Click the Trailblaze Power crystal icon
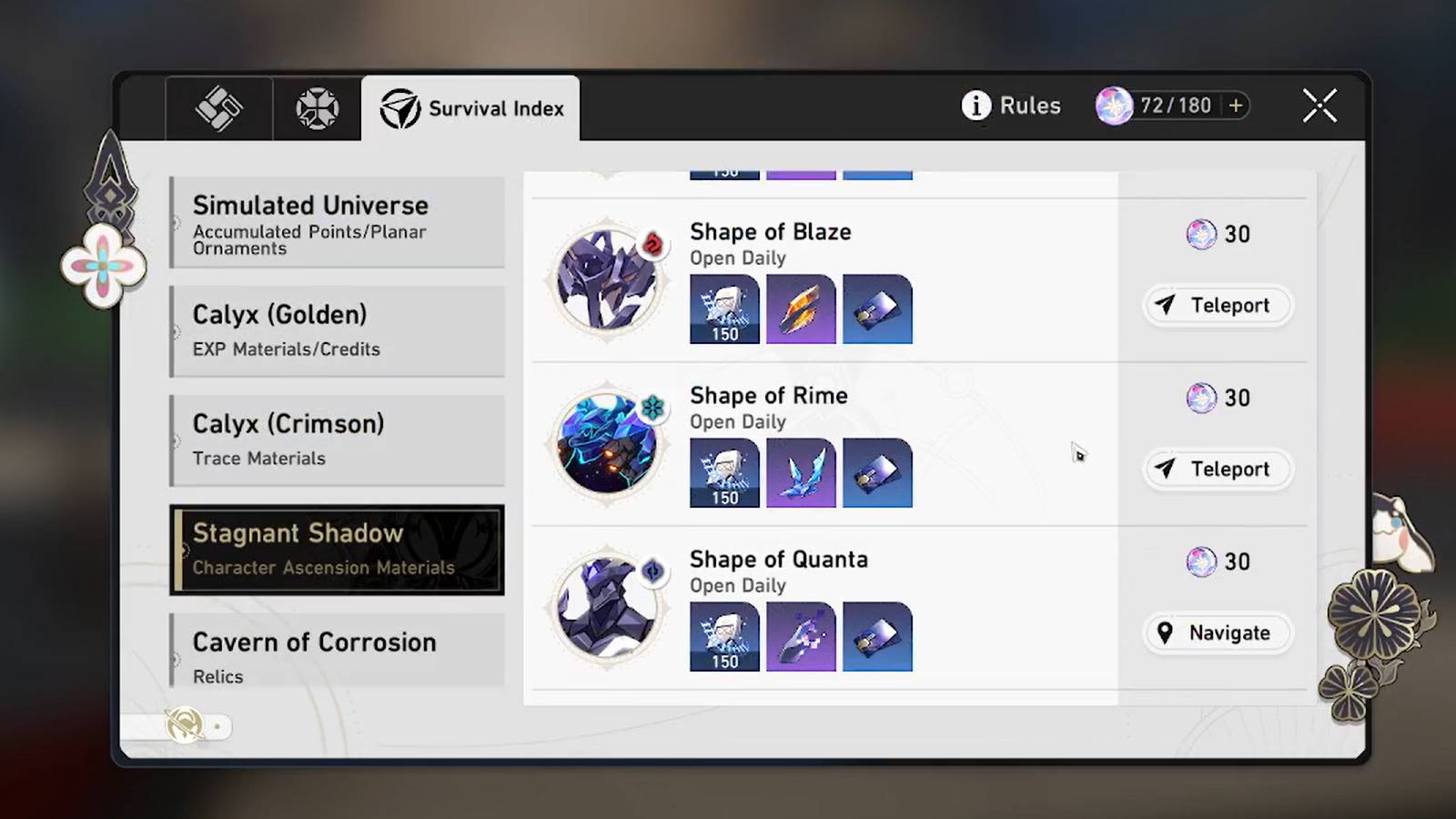1456x819 pixels. click(1115, 105)
